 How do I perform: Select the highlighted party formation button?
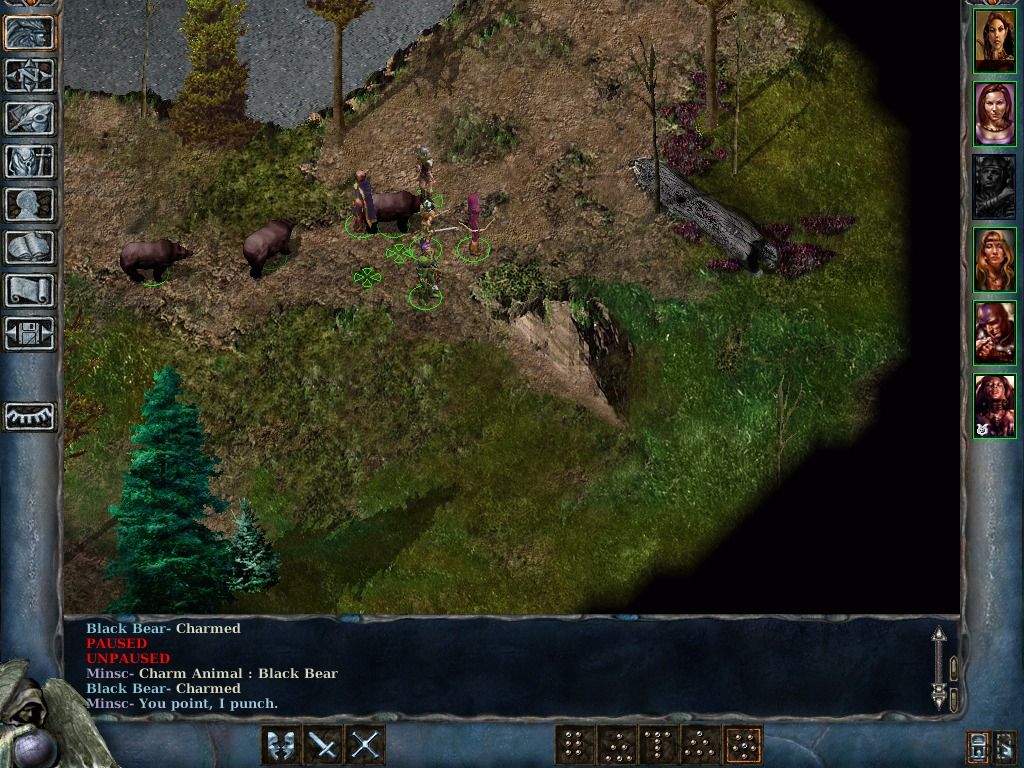click(x=742, y=745)
